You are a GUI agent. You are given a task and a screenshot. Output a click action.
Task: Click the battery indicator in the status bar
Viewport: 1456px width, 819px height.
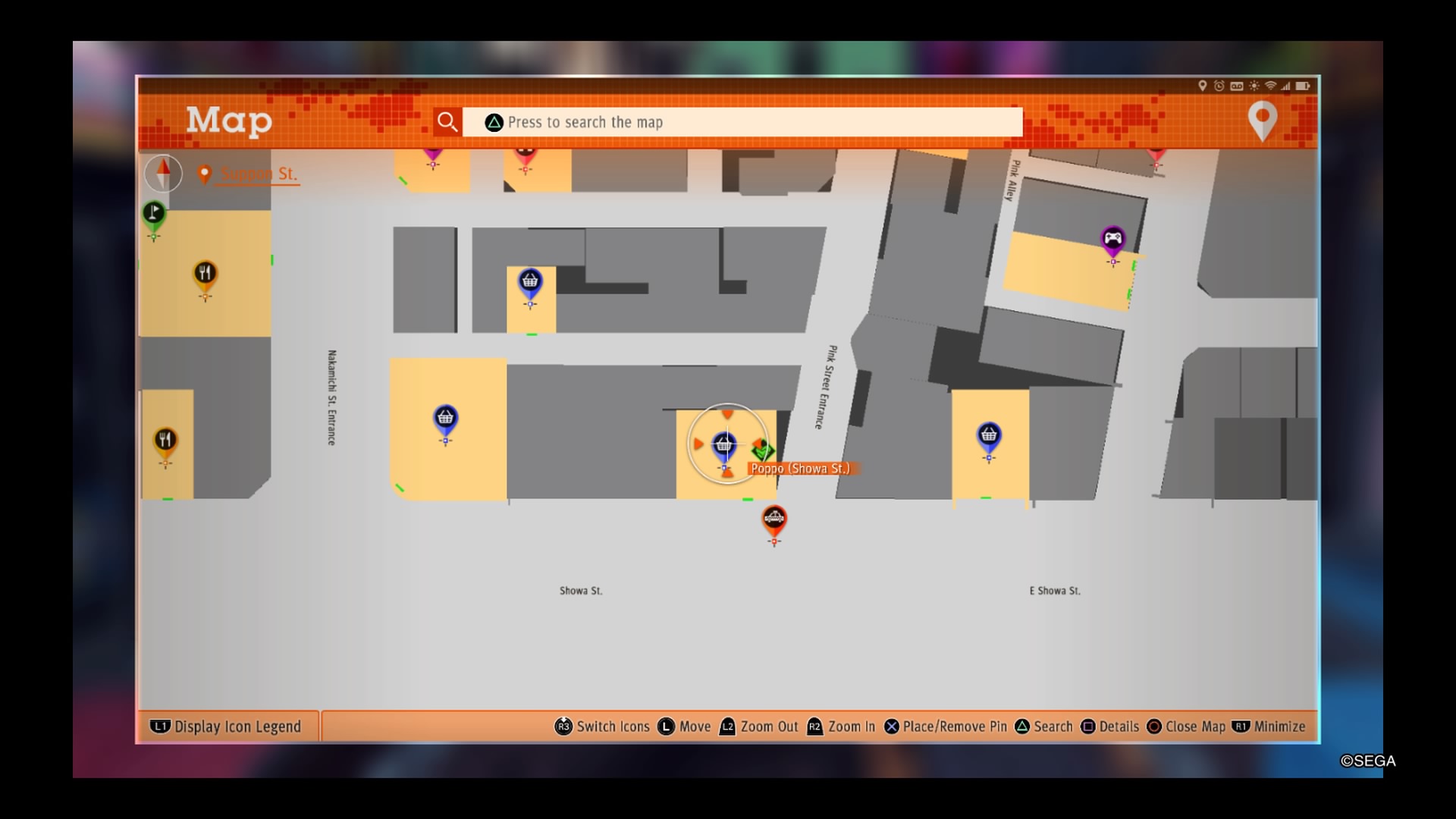tap(1303, 87)
